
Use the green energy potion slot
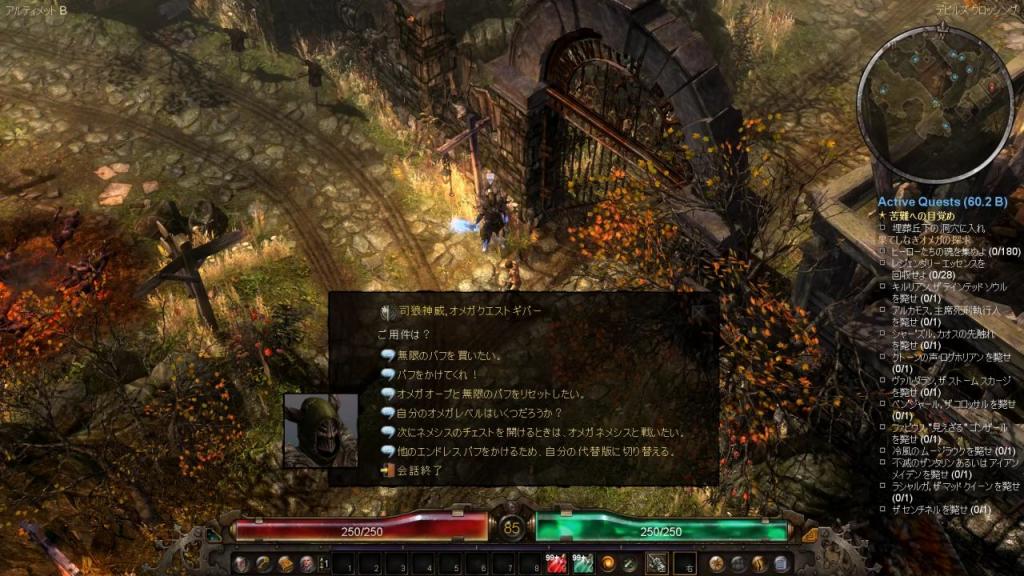tap(582, 564)
